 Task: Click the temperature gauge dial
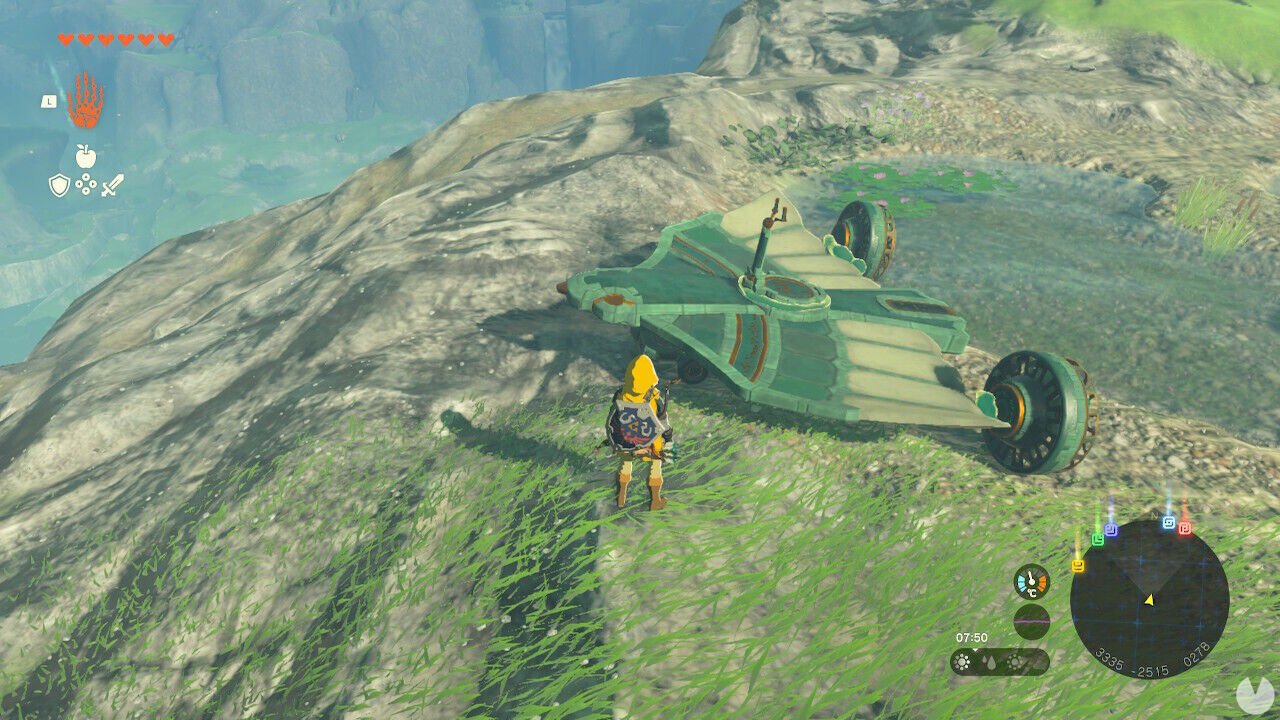pos(1031,583)
